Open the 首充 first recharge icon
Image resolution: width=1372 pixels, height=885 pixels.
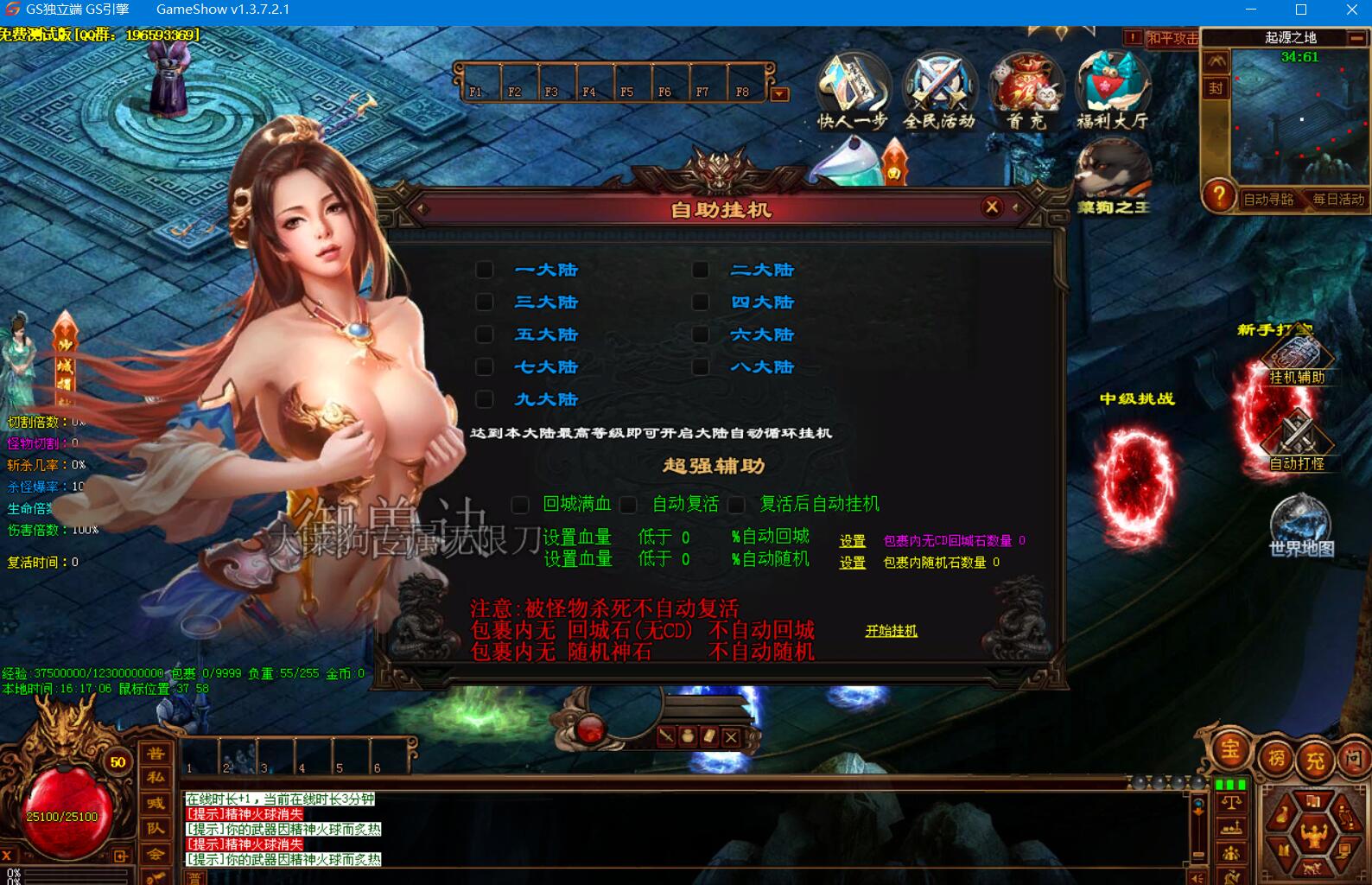click(x=1026, y=91)
